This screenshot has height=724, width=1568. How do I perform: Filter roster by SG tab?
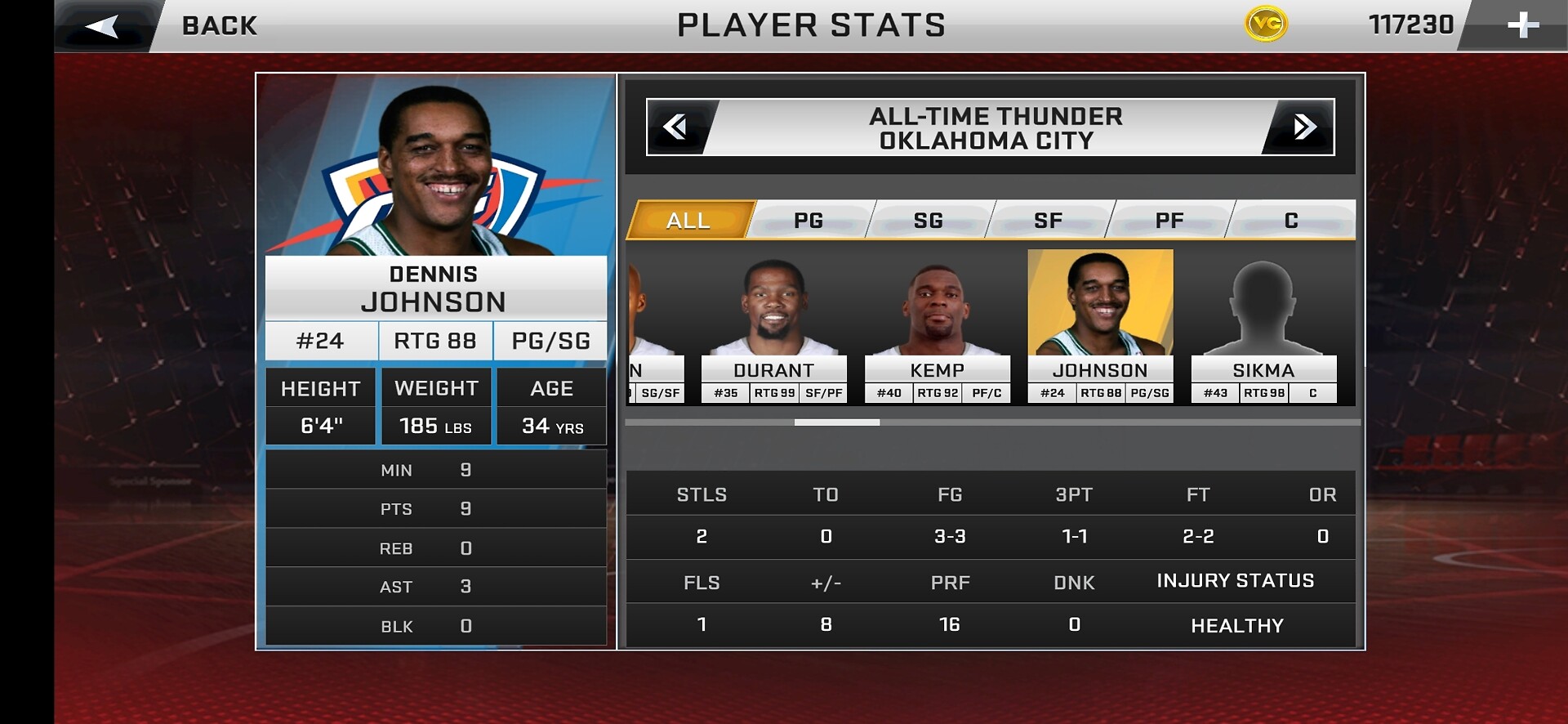tap(929, 221)
